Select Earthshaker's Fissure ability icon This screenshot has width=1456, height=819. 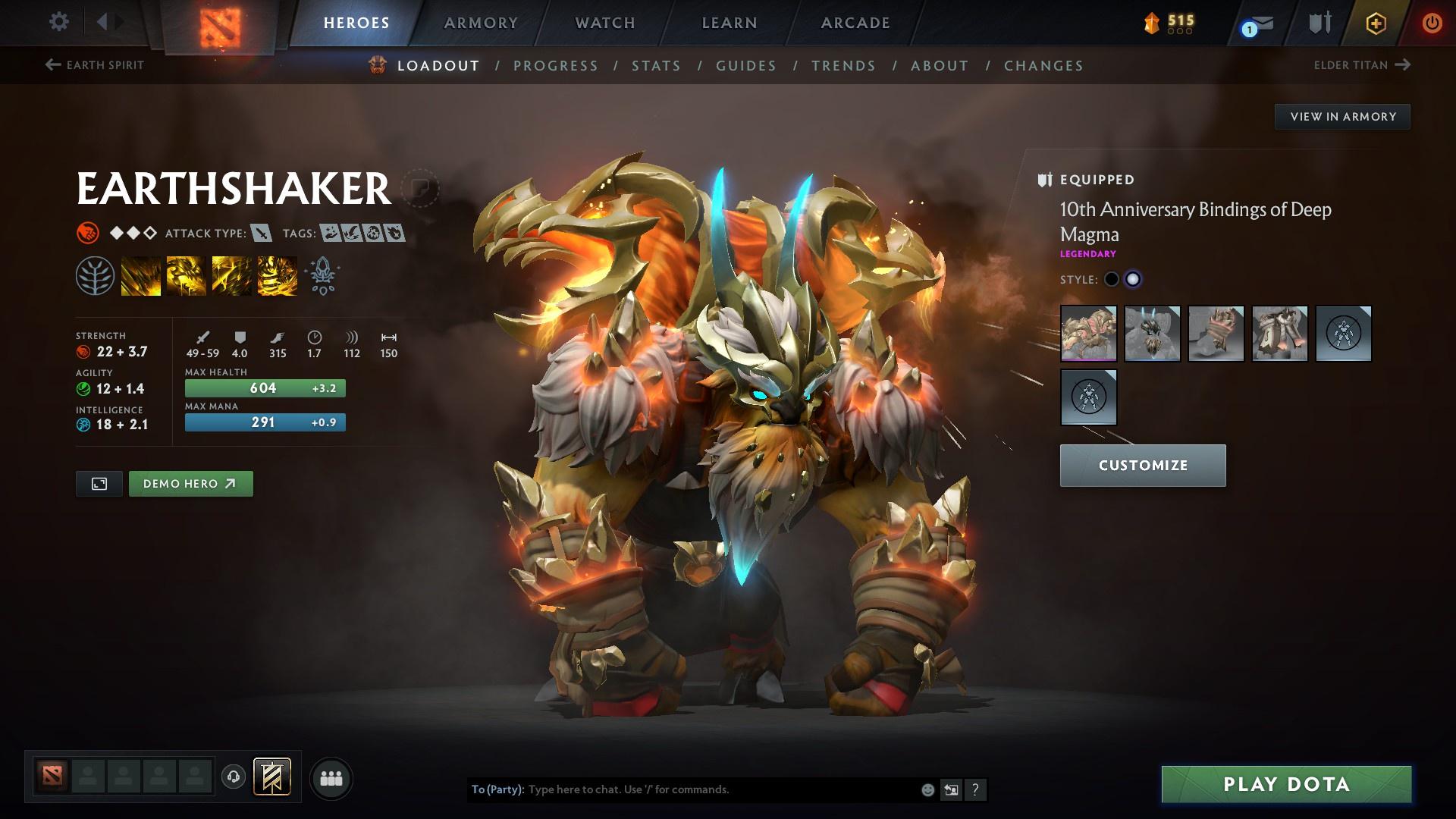click(141, 275)
